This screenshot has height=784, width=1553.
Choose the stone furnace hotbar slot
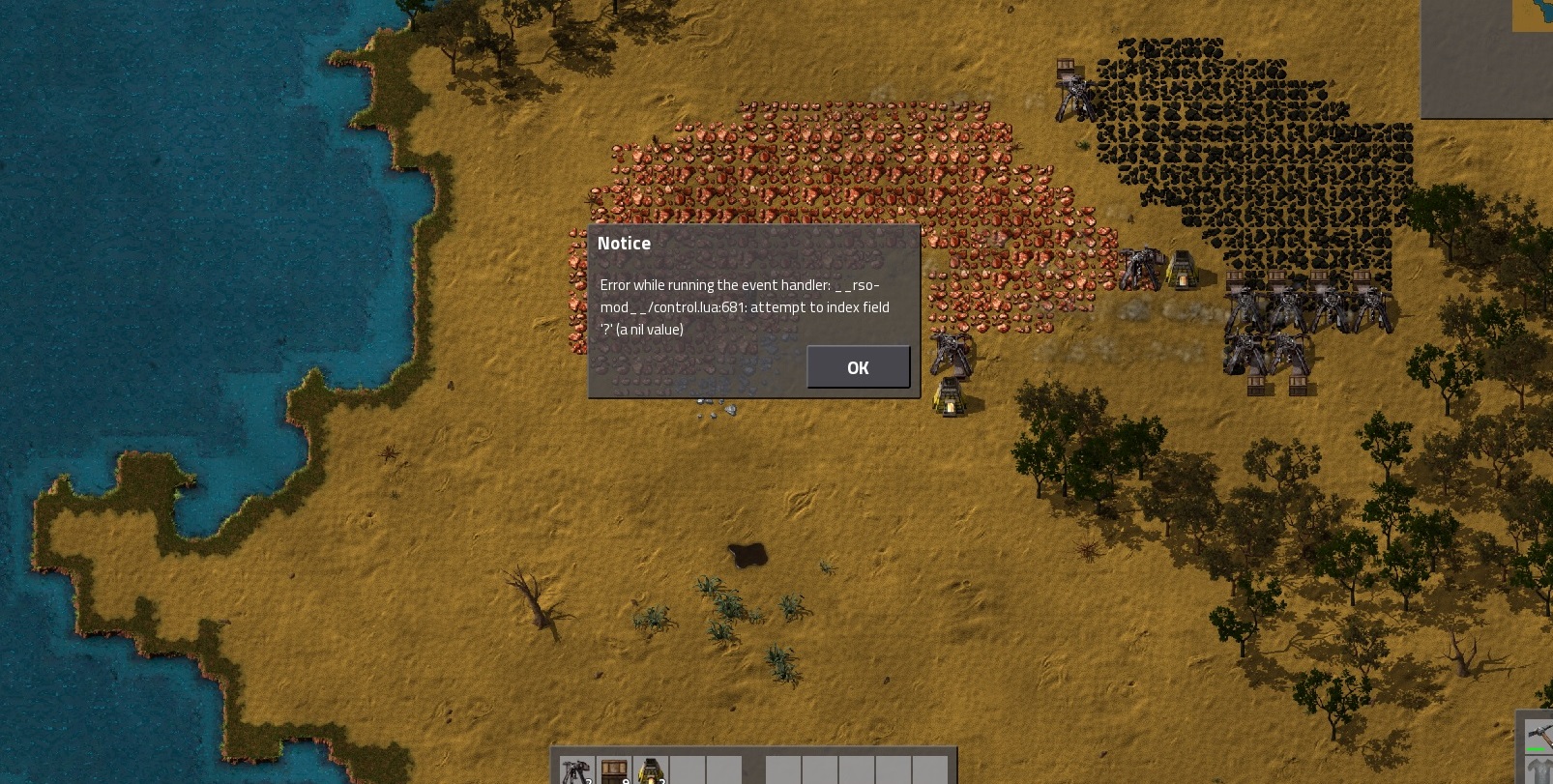coord(651,770)
